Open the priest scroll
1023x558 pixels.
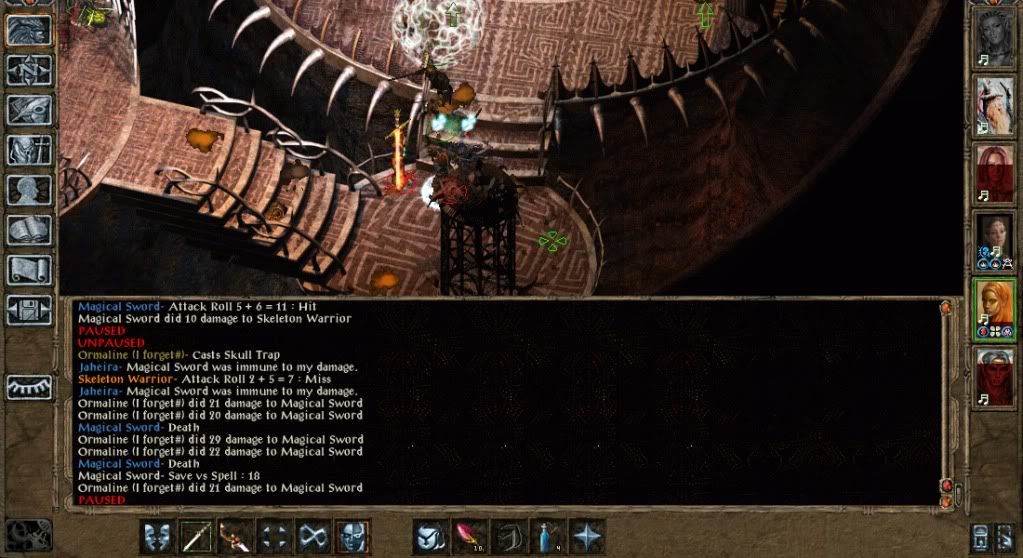pyautogui.click(x=29, y=270)
